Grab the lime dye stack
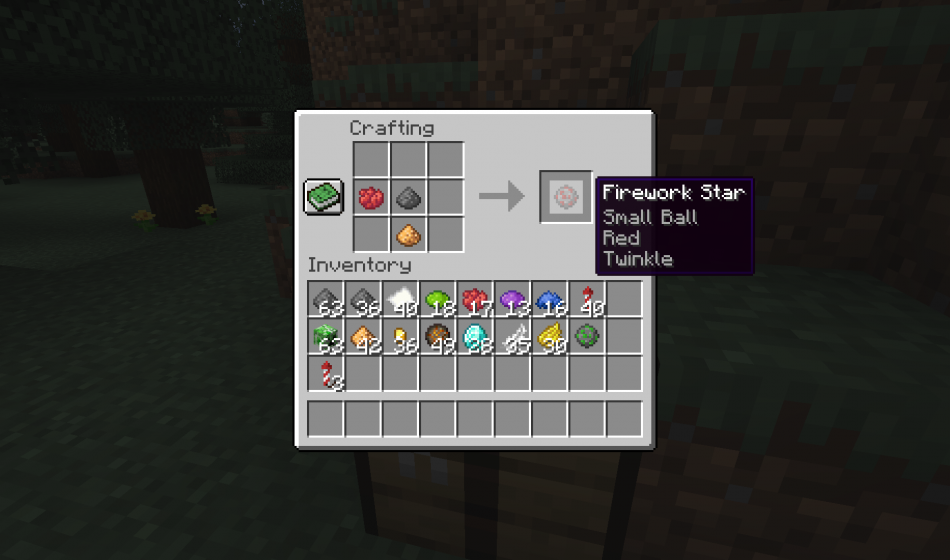 pyautogui.click(x=438, y=299)
